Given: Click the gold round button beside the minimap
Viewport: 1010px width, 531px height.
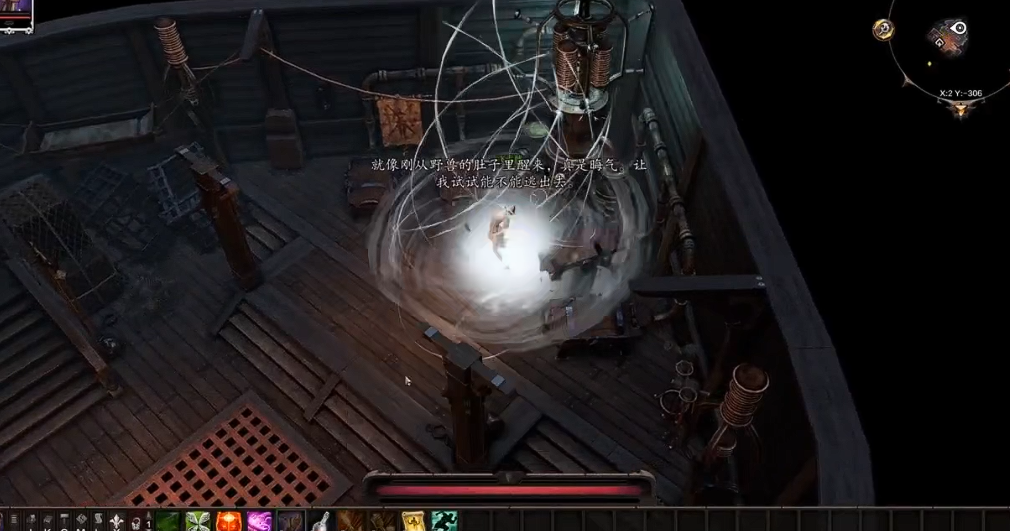Looking at the screenshot, I should (x=883, y=30).
